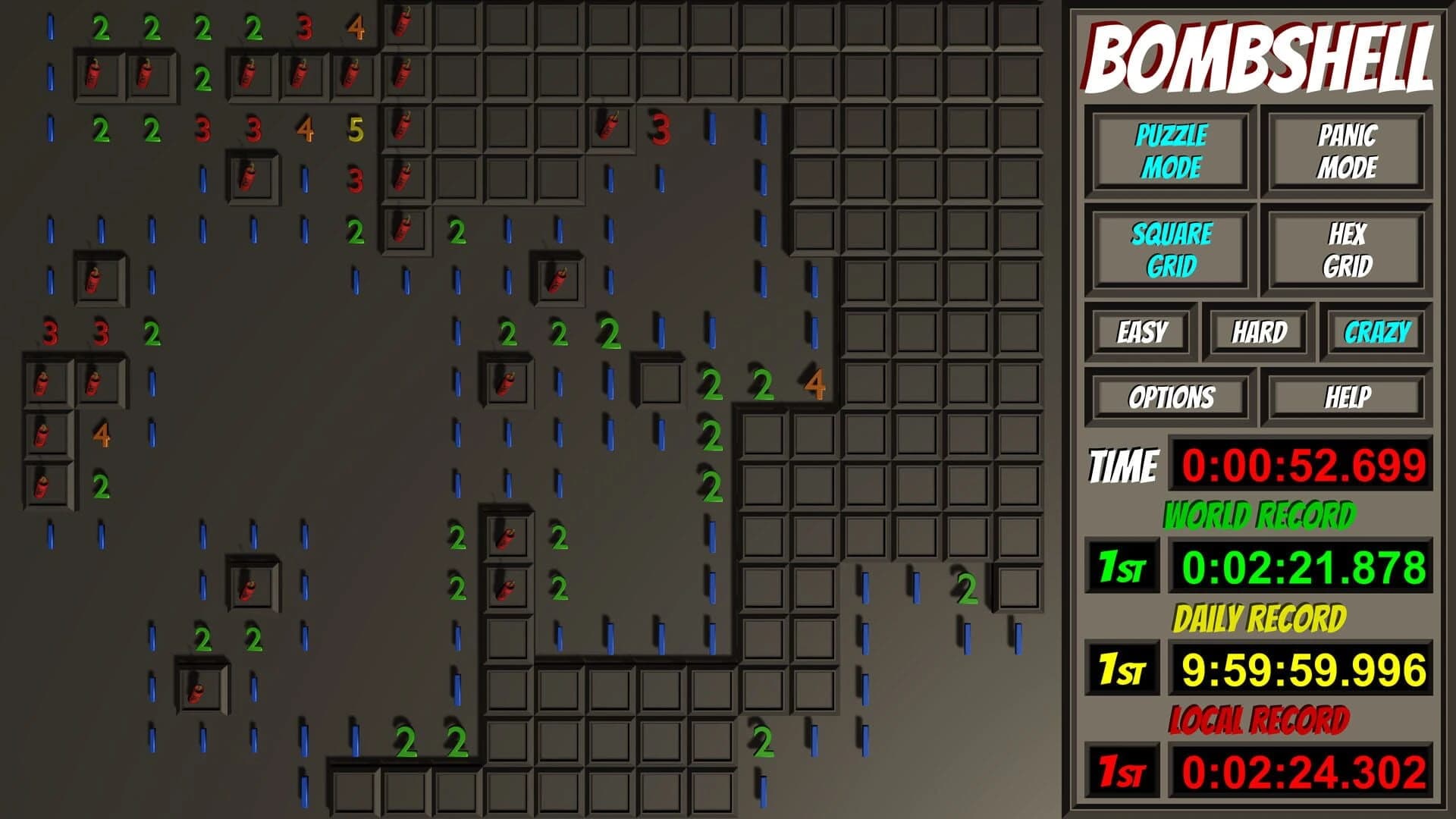Click the bottom-left dynamite stick on the board
This screenshot has height=819, width=1456.
(x=196, y=689)
